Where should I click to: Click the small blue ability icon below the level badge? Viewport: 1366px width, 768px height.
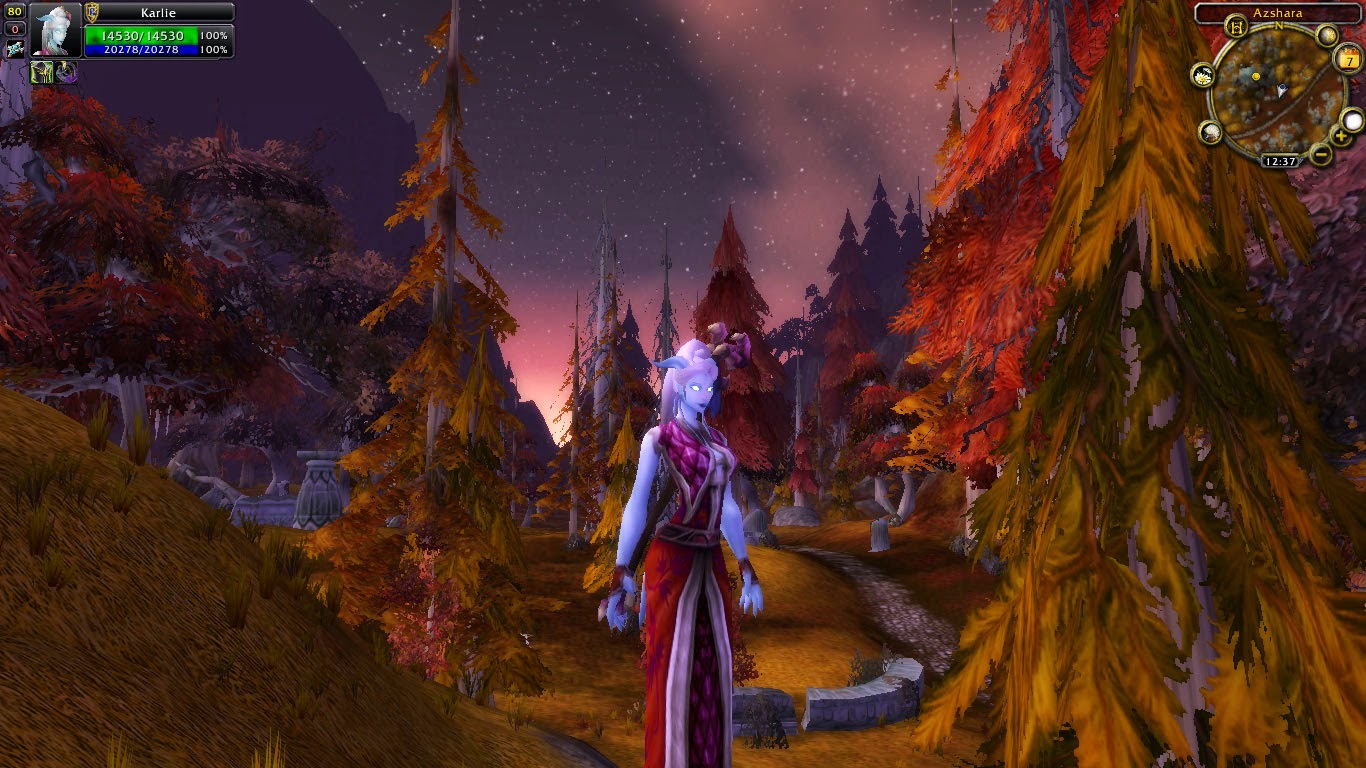click(x=16, y=48)
